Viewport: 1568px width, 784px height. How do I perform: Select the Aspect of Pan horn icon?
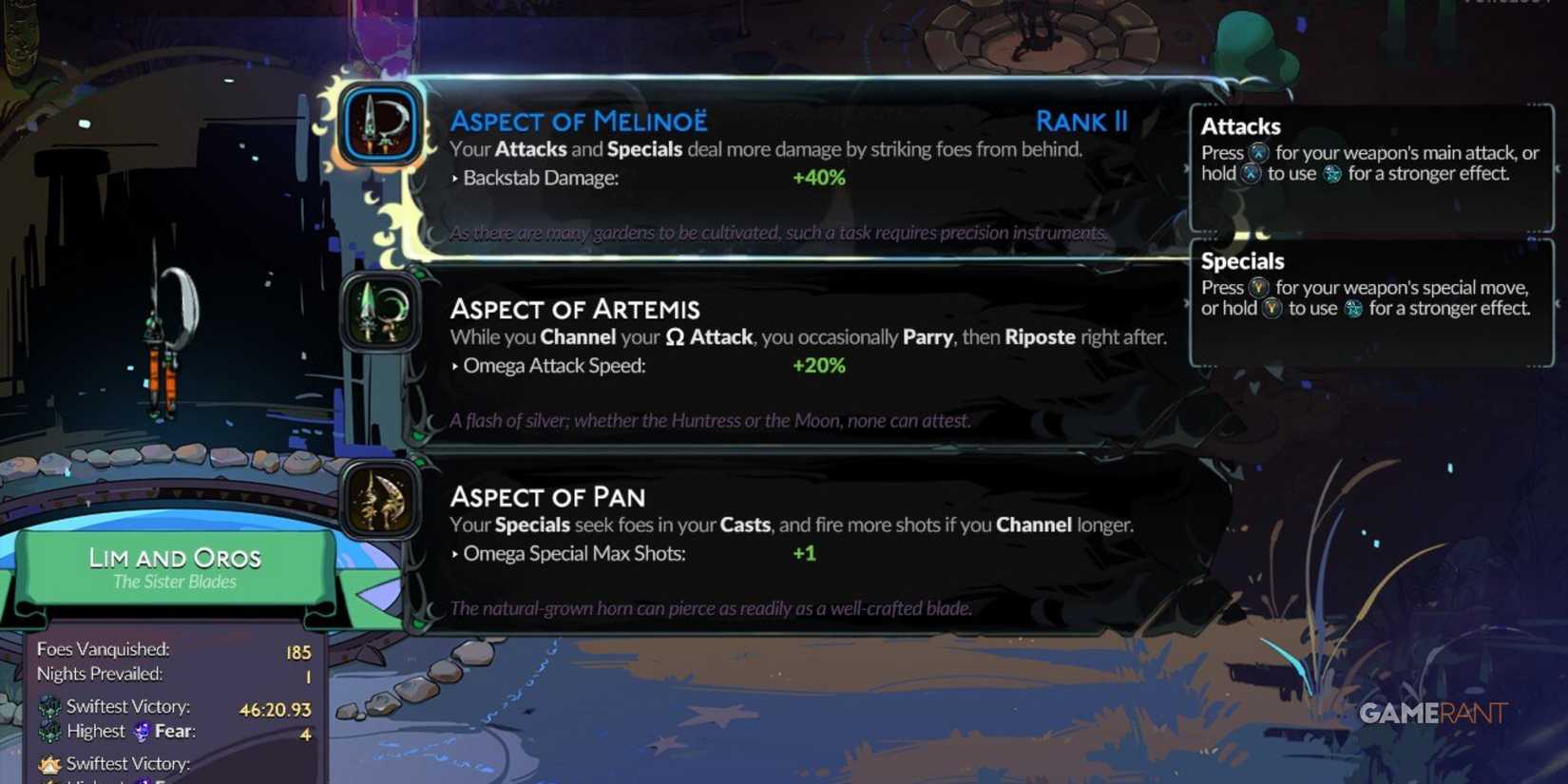point(378,502)
